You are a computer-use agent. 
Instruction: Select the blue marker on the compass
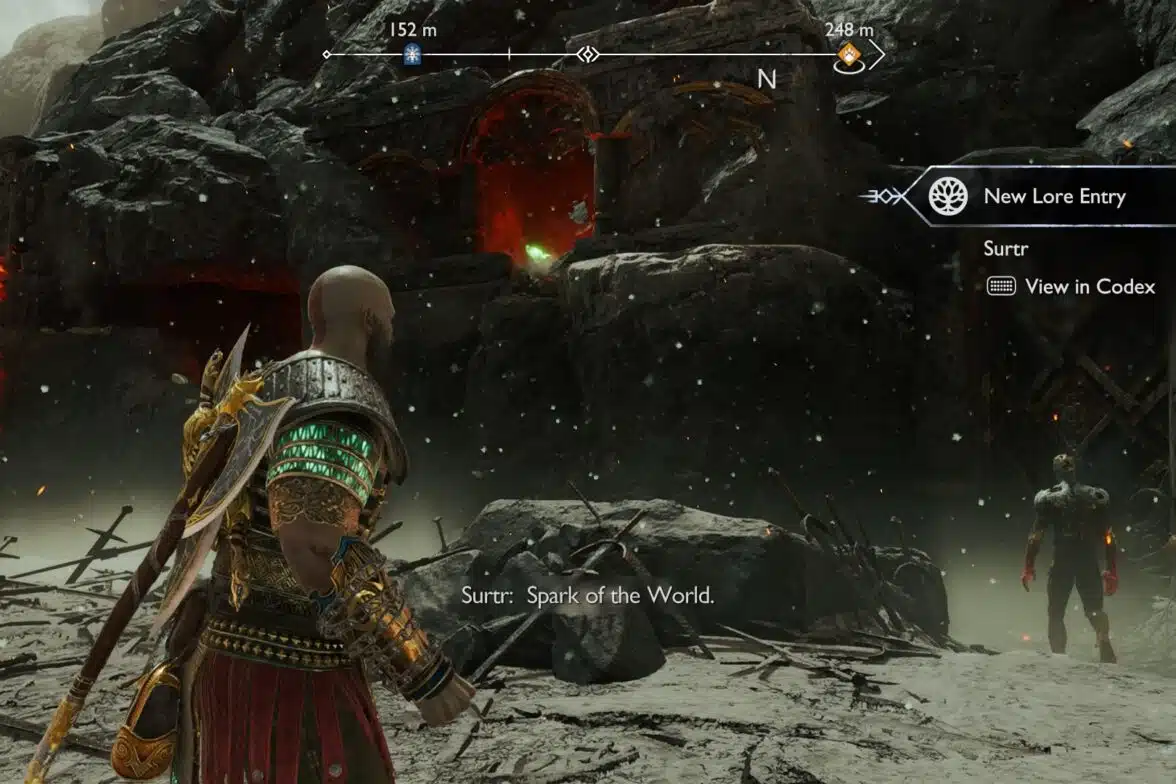click(412, 55)
